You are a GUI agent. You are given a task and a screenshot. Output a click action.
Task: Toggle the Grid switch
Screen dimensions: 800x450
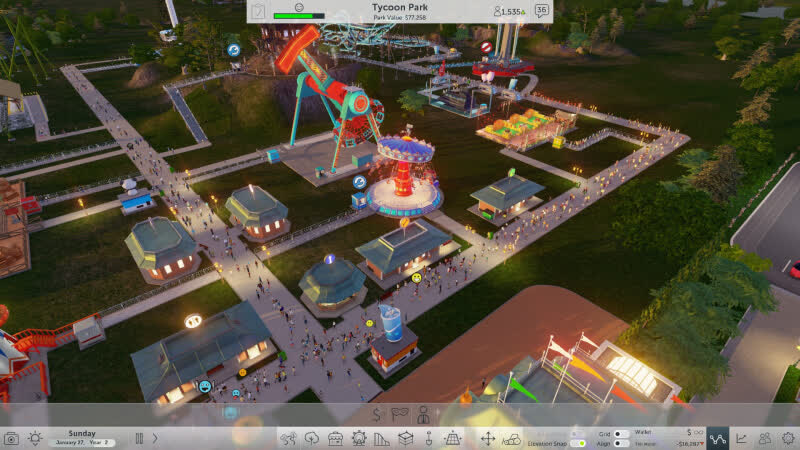[x=621, y=433]
